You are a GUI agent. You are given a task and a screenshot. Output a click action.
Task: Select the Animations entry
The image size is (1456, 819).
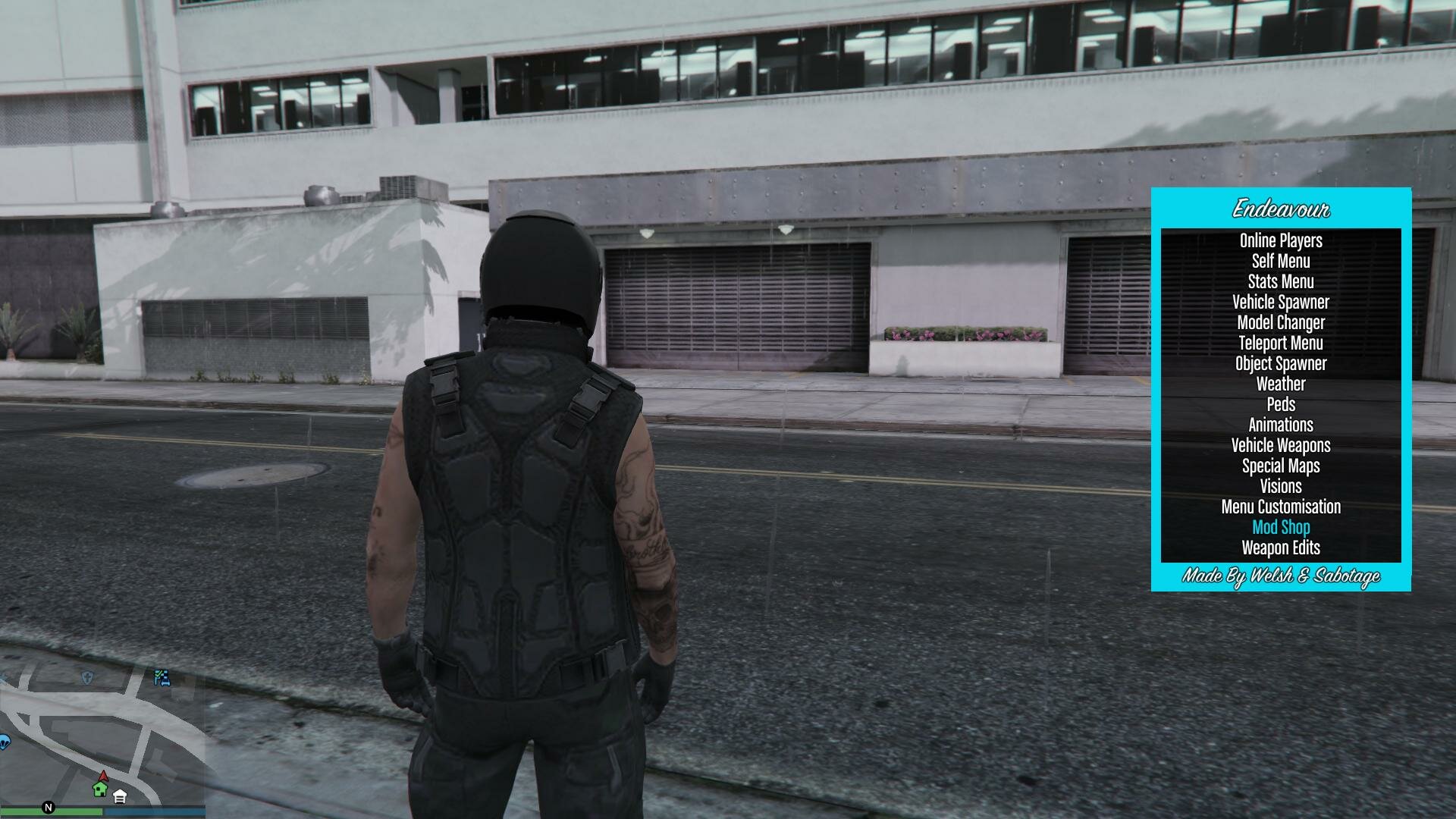click(1281, 425)
